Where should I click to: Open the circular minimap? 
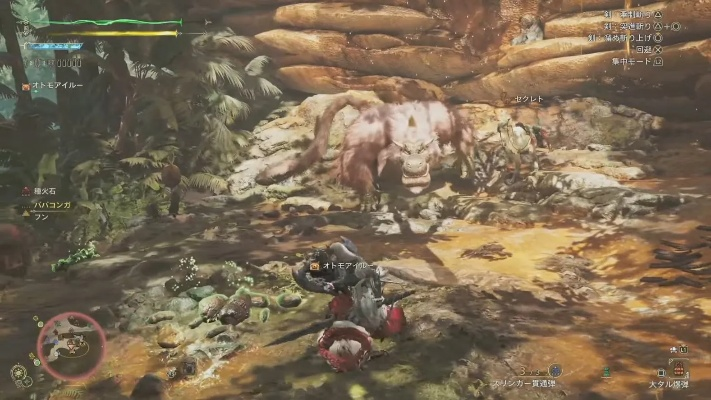click(70, 344)
